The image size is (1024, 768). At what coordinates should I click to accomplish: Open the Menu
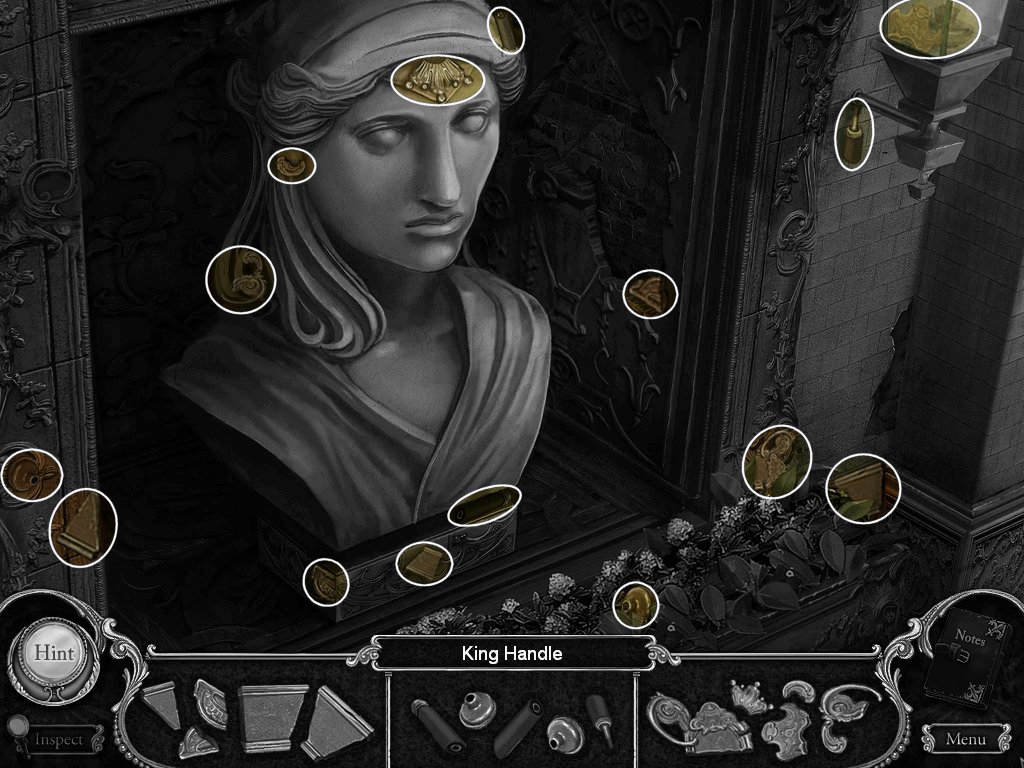[x=964, y=740]
